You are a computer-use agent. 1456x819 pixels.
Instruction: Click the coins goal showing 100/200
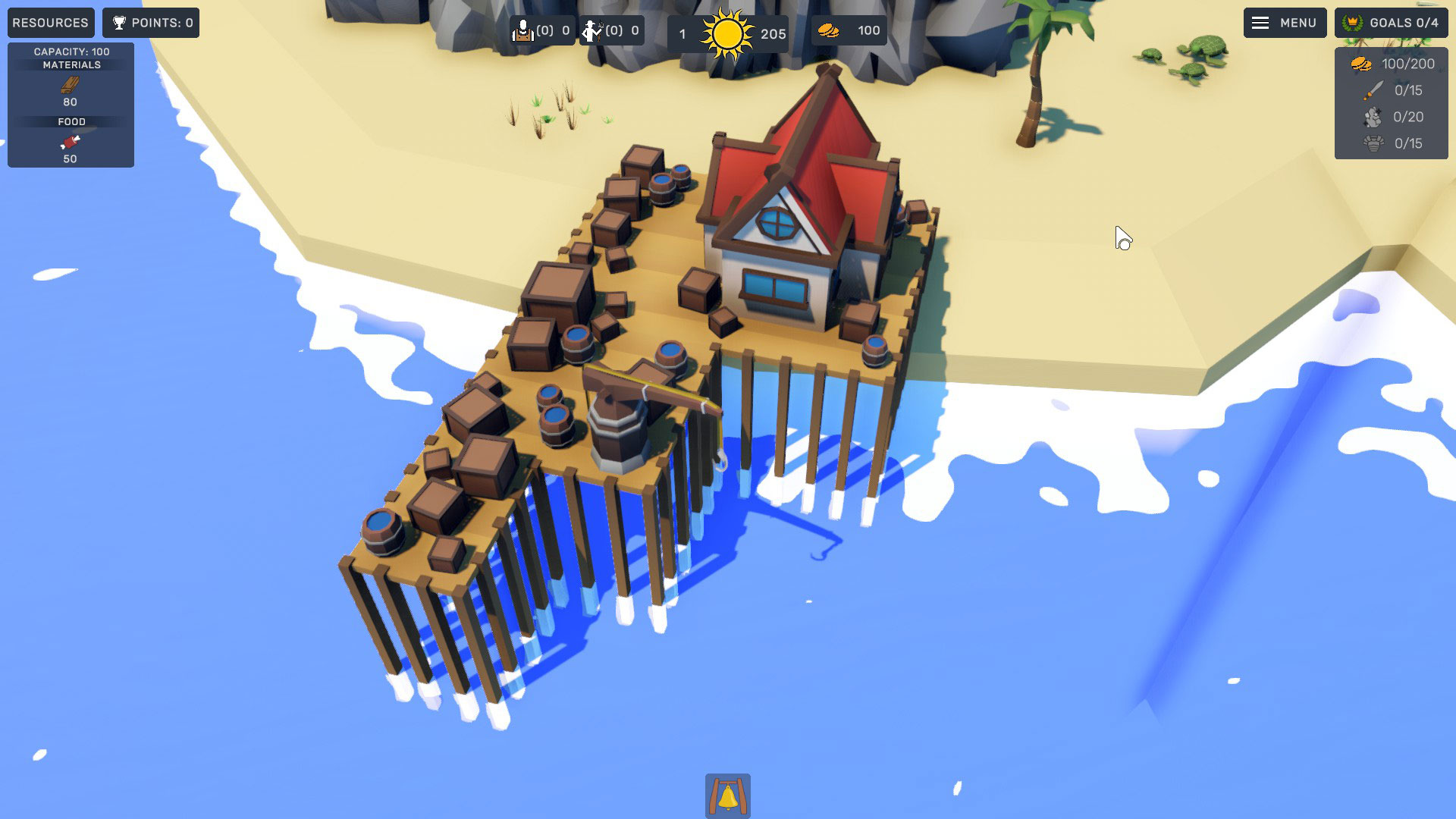tap(1392, 64)
